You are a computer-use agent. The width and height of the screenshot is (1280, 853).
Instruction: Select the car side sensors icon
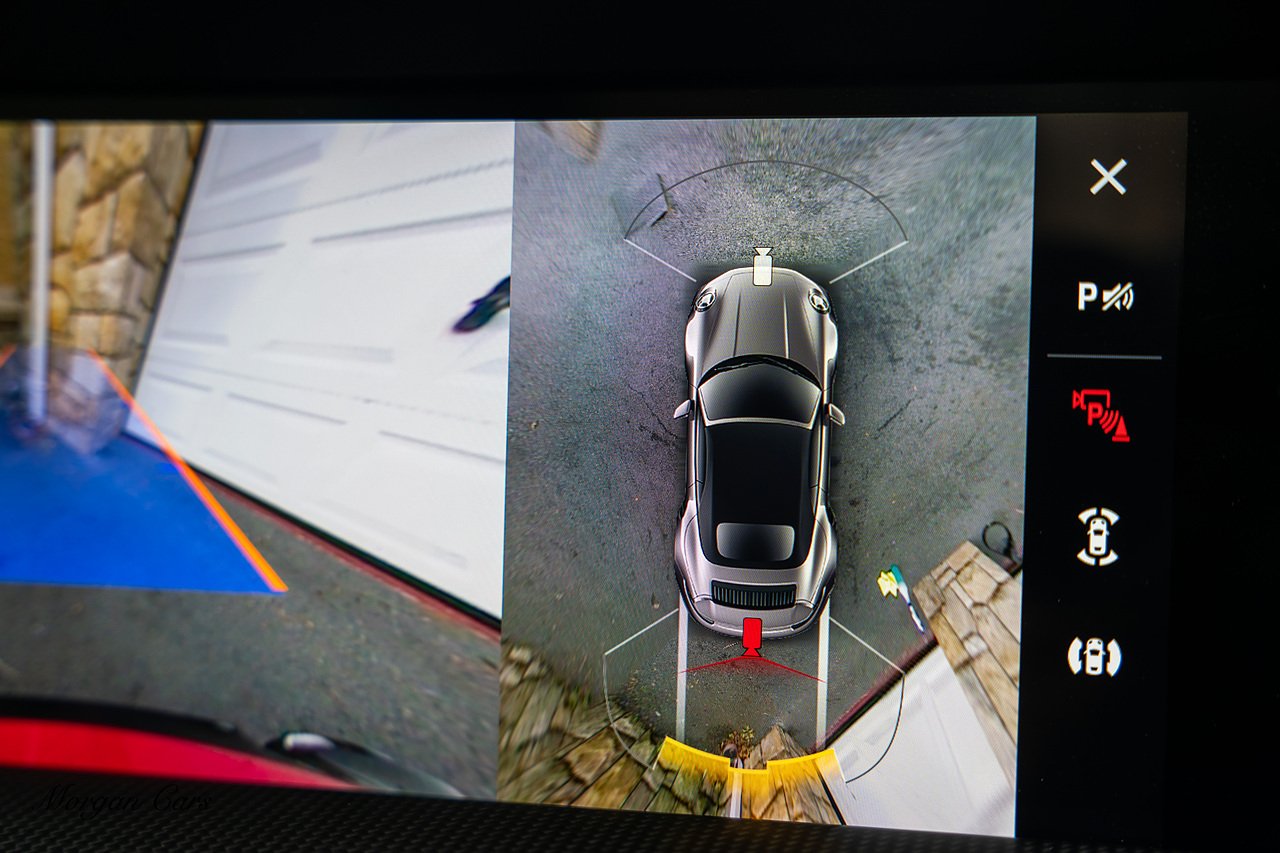pyautogui.click(x=1094, y=656)
